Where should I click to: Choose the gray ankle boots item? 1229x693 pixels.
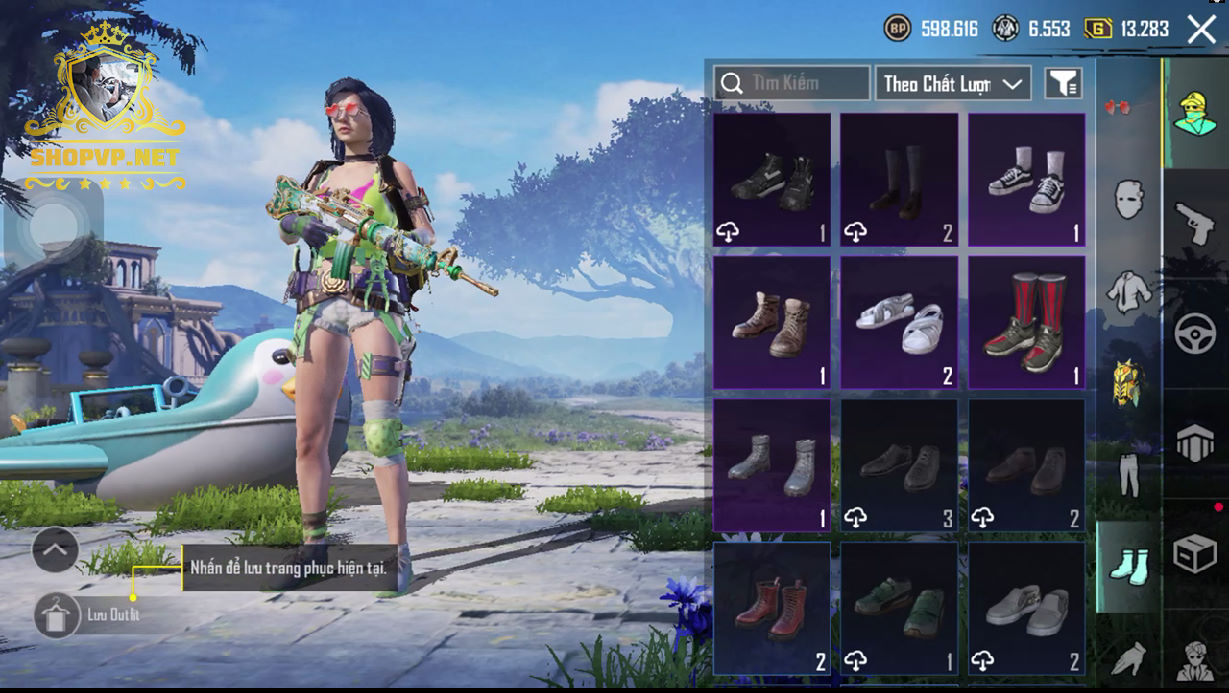pyautogui.click(x=772, y=465)
